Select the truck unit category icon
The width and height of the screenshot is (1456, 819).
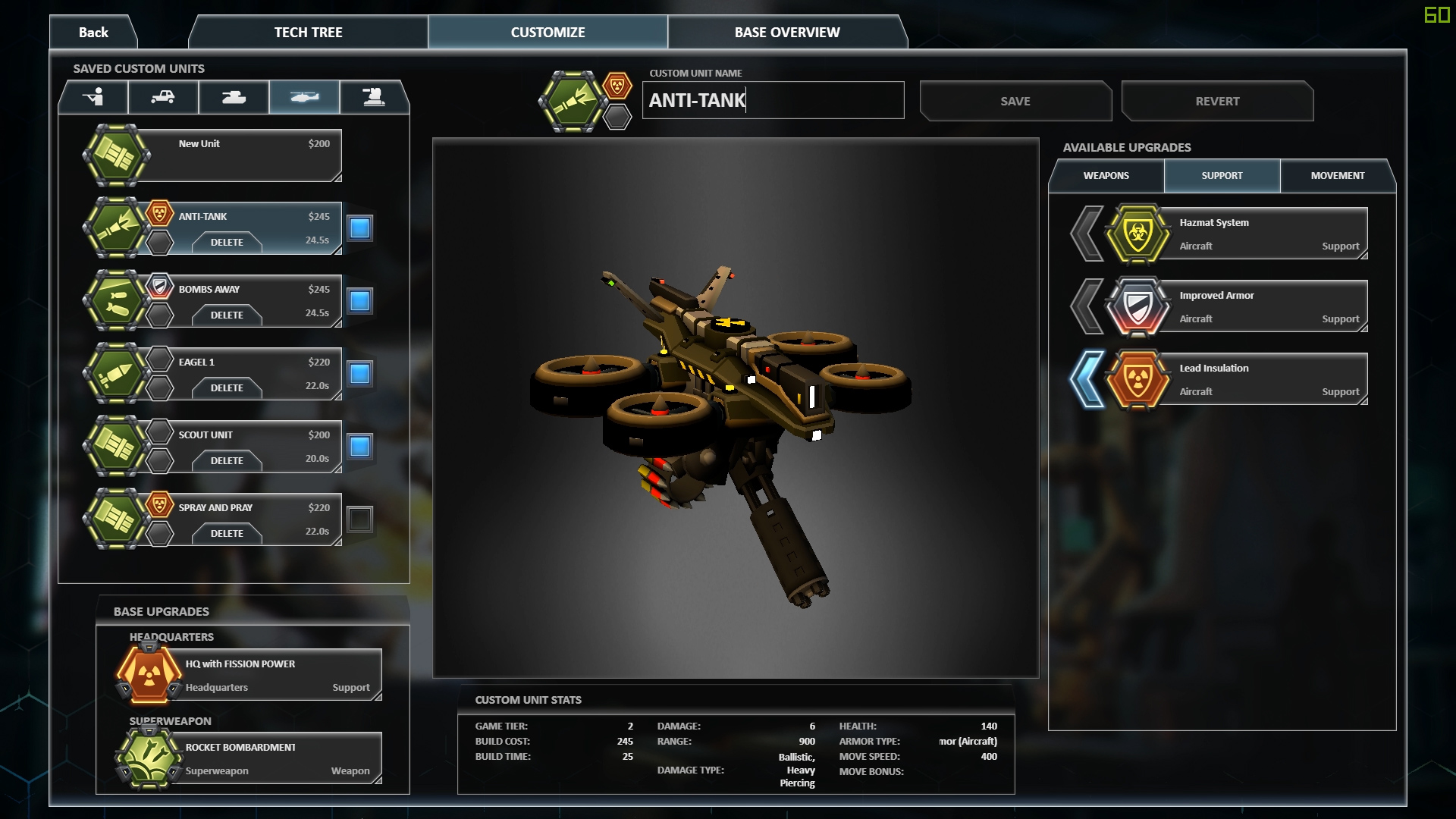163,97
